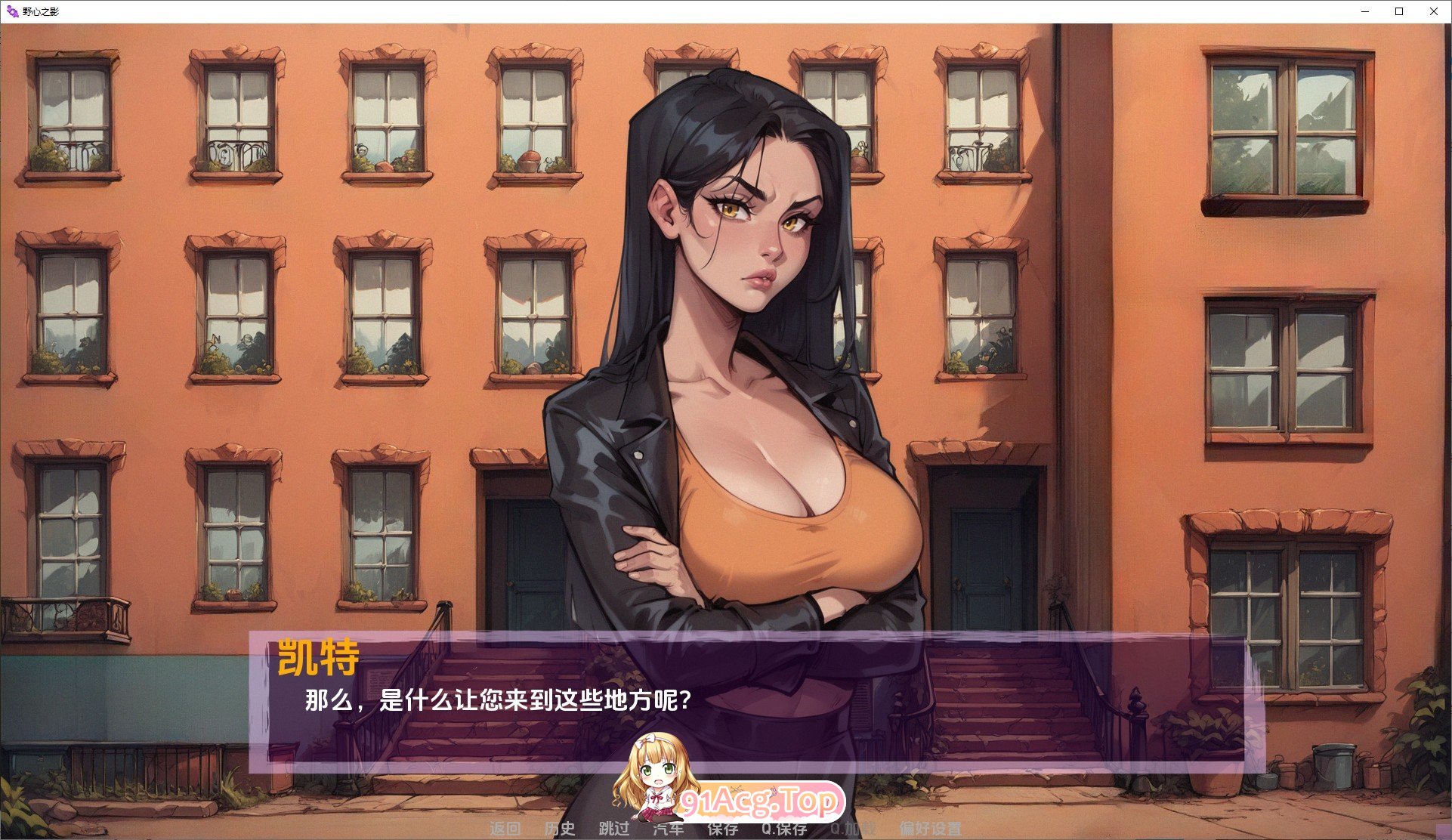The height and width of the screenshot is (840, 1452).
Task: Close the 野心之影 game window
Action: tap(1433, 11)
